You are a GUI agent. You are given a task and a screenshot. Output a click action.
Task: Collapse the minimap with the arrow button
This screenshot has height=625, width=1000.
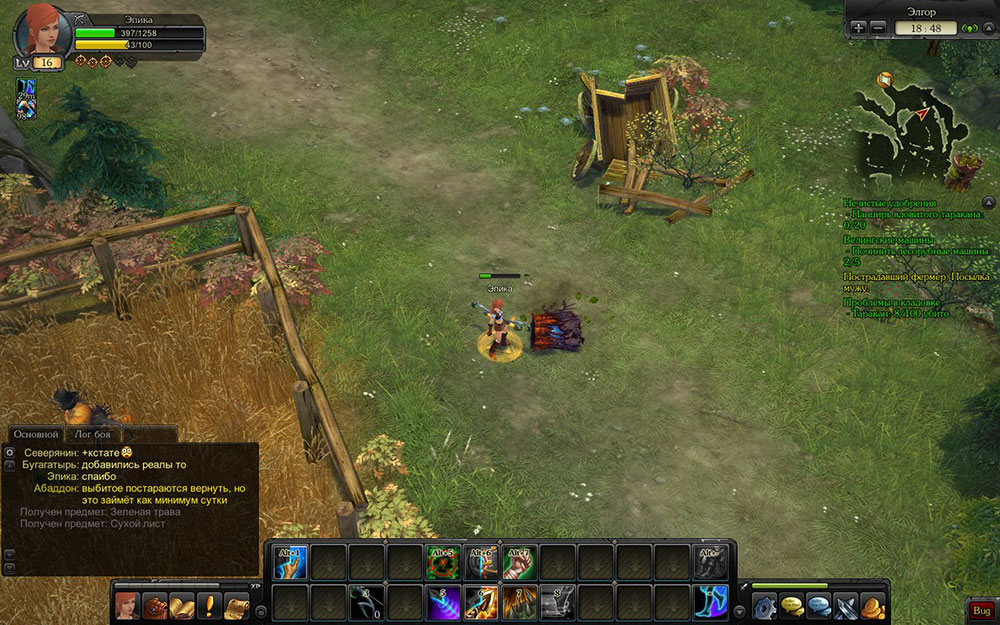pos(988,28)
